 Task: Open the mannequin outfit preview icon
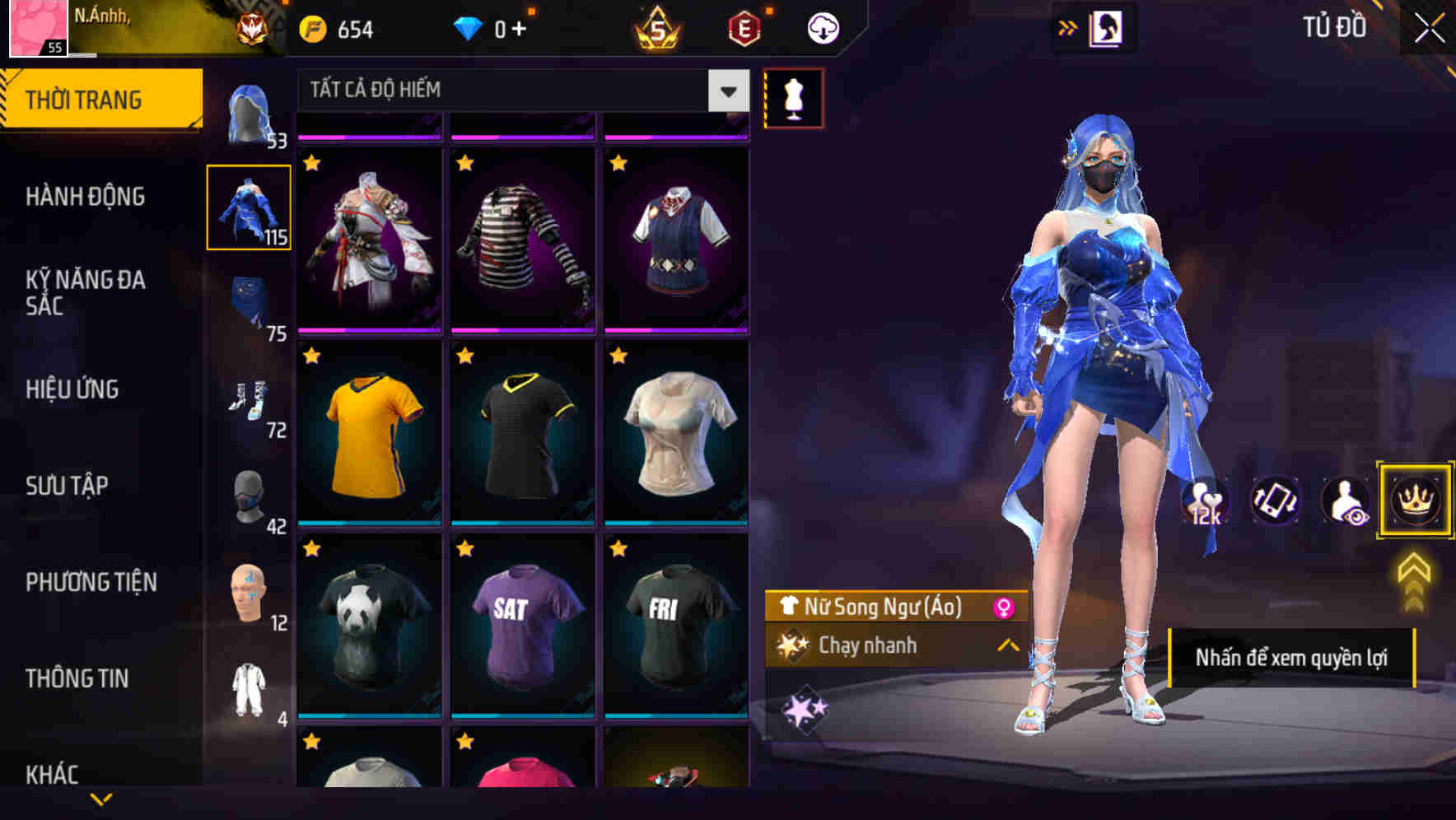tap(793, 97)
